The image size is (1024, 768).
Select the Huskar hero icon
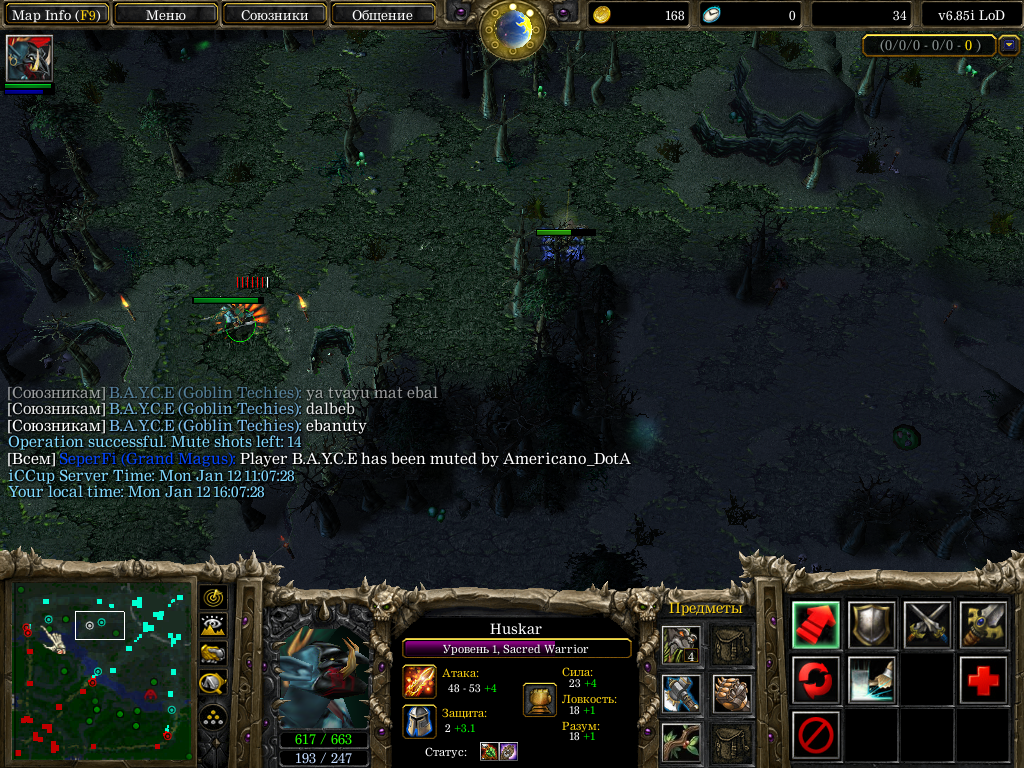[x=29, y=58]
